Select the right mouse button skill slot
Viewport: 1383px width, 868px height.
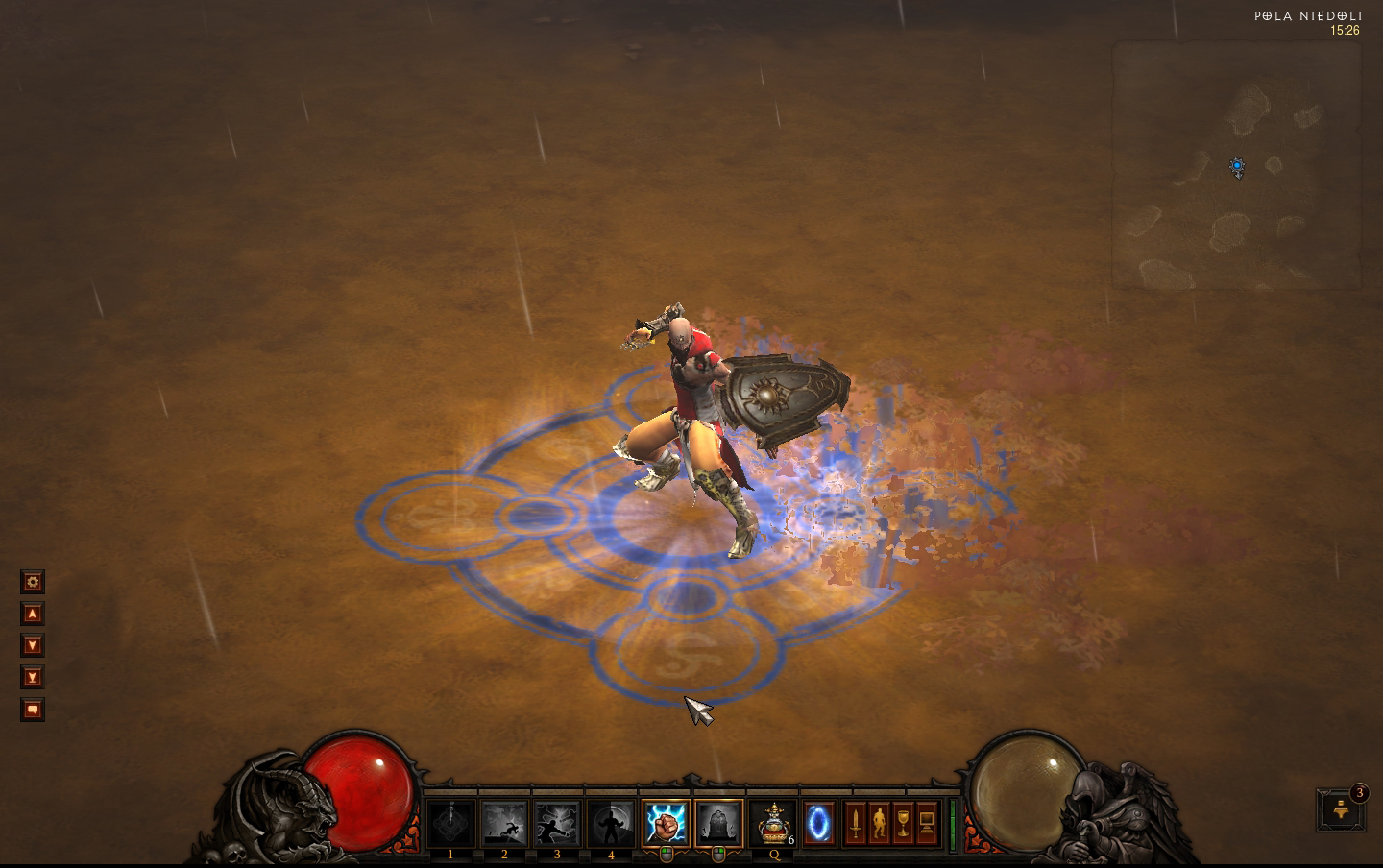coord(718,824)
